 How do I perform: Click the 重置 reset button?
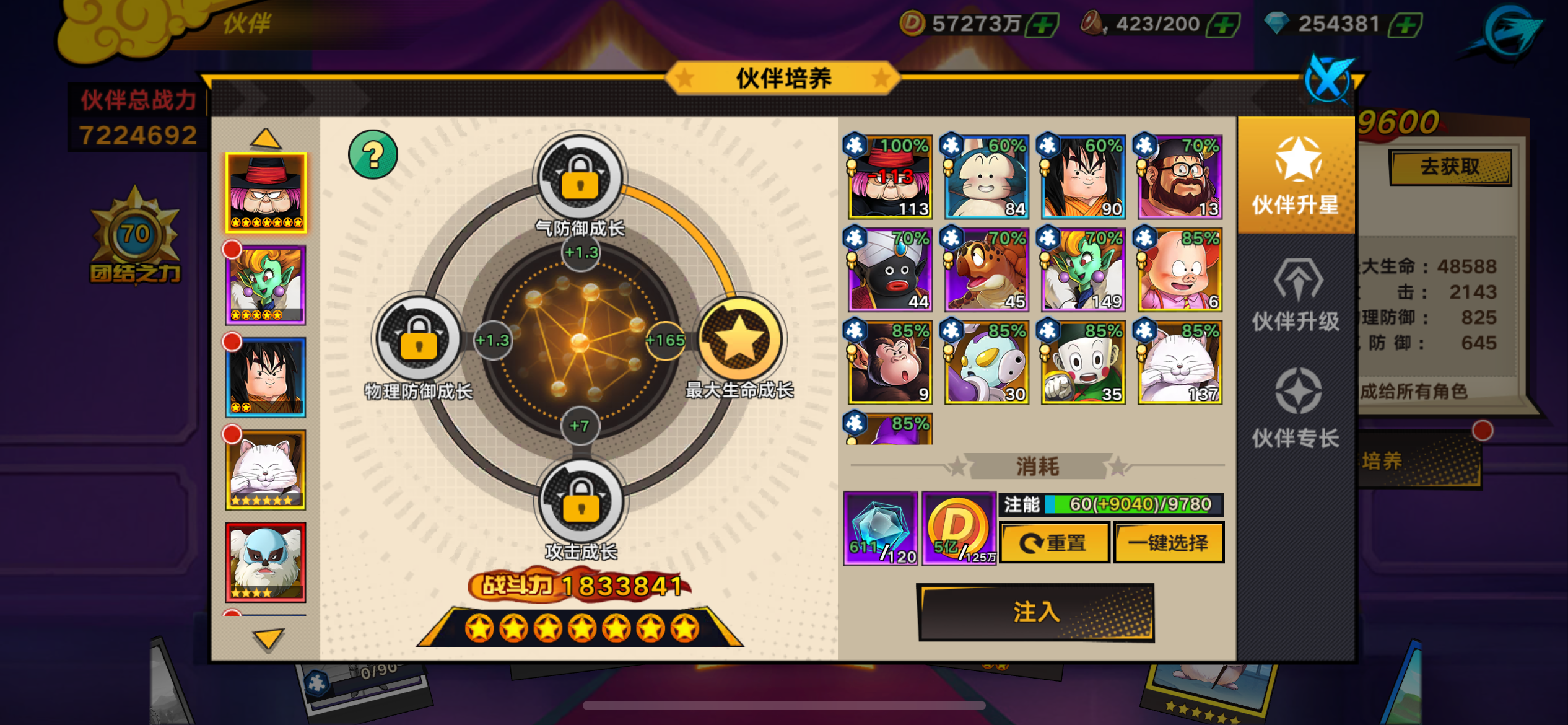click(1054, 543)
